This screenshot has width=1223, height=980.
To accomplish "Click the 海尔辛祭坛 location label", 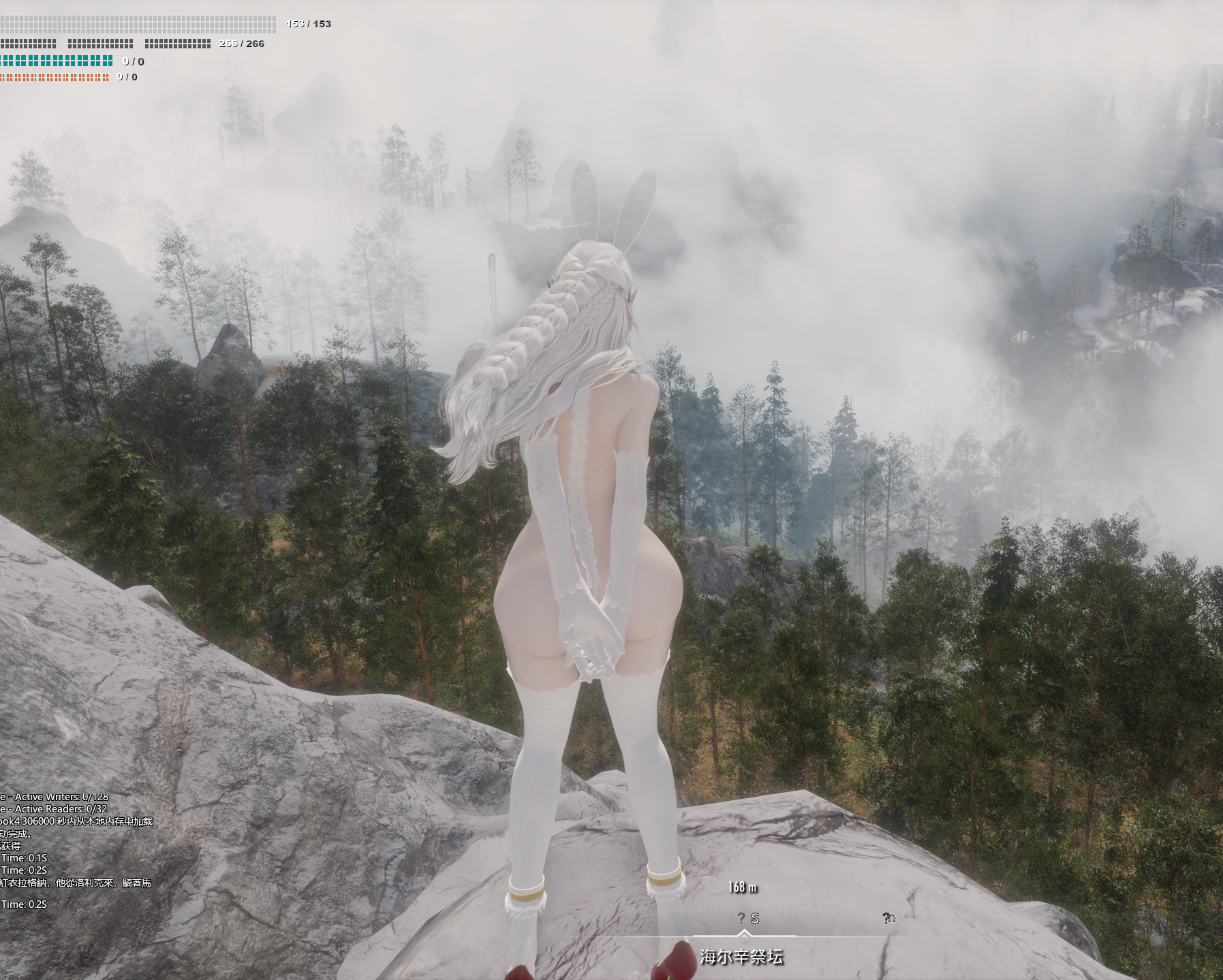I will coord(741,957).
